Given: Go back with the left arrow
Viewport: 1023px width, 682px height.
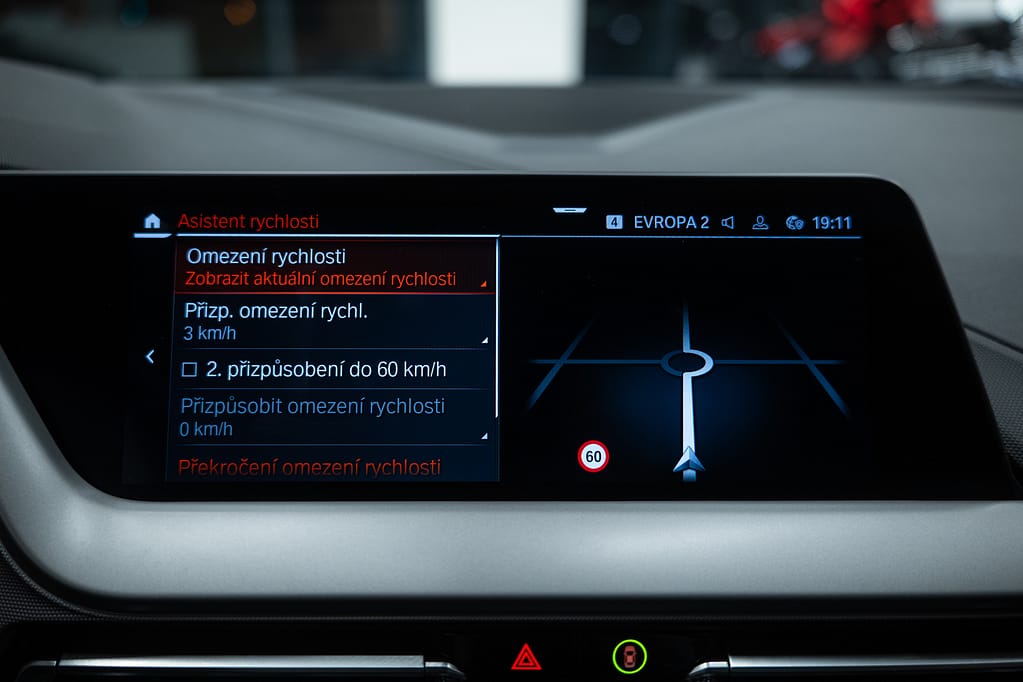Looking at the screenshot, I should pos(150,356).
